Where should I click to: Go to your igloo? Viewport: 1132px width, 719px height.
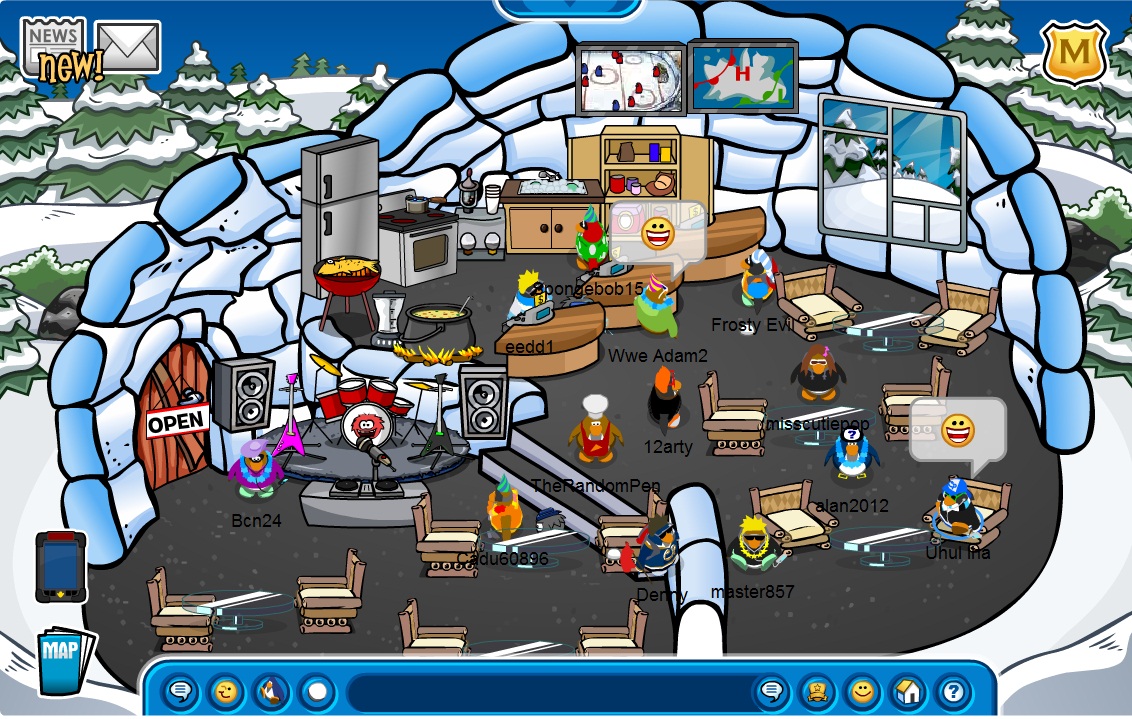tap(907, 691)
